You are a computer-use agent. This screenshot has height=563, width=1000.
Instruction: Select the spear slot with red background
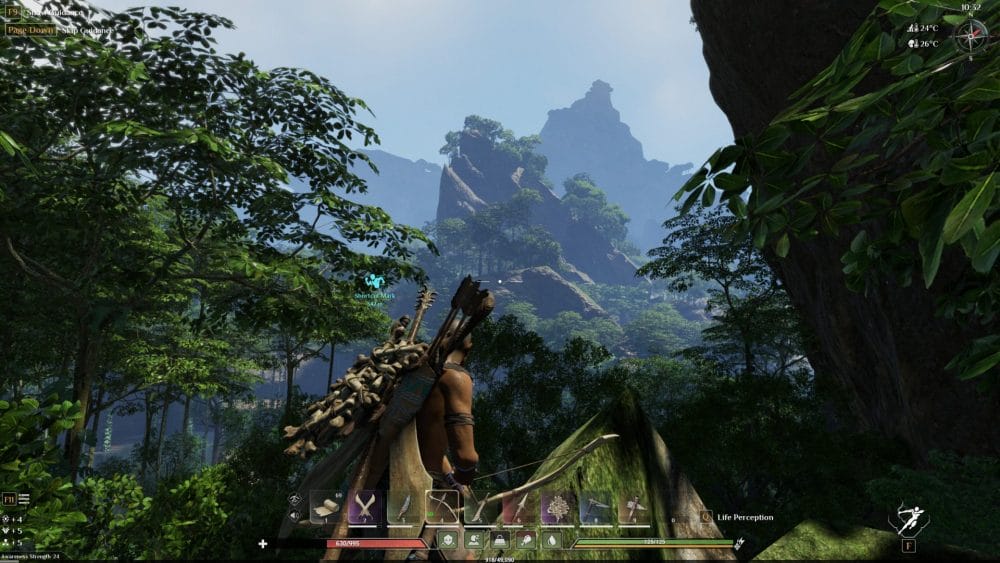point(519,508)
